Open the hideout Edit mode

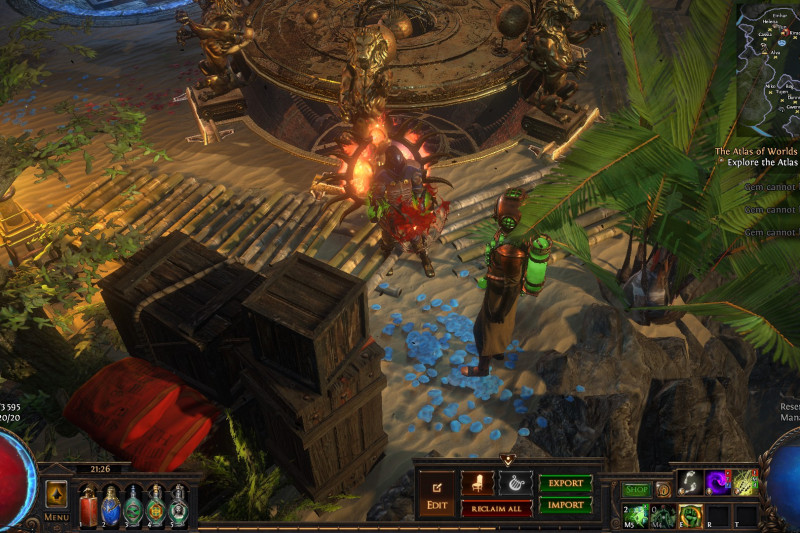coord(436,491)
